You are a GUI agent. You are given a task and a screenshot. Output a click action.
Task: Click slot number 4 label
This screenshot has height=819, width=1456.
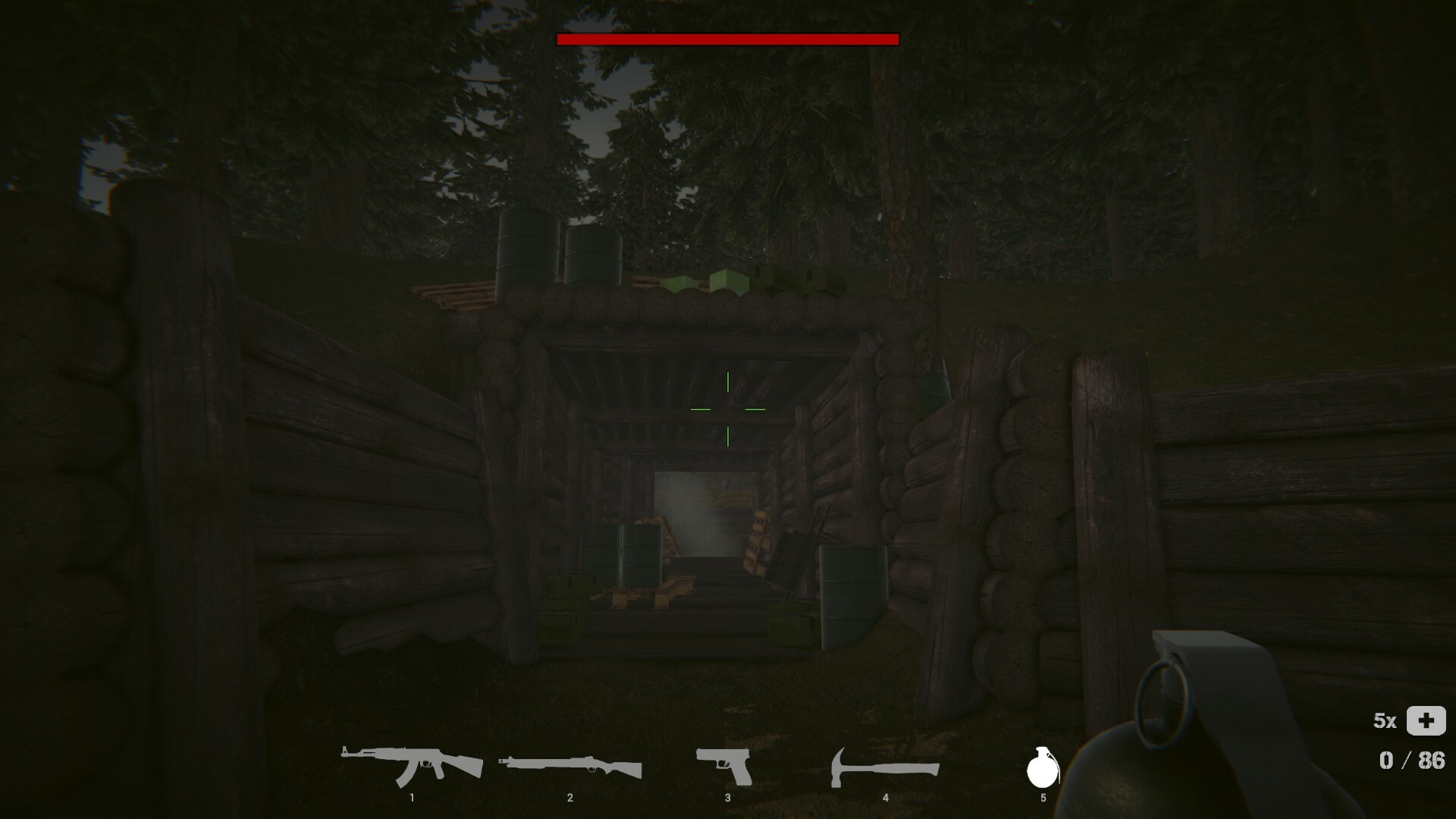(x=886, y=797)
